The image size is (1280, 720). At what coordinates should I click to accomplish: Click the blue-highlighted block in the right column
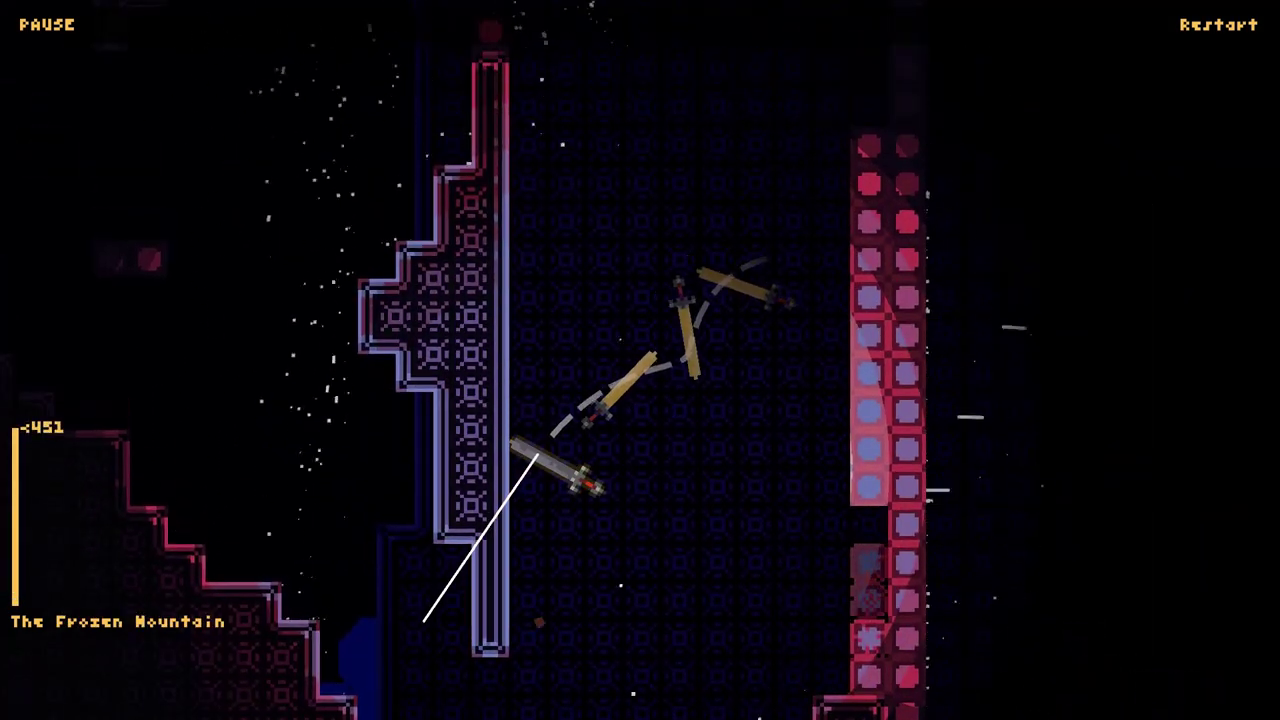pos(869,410)
